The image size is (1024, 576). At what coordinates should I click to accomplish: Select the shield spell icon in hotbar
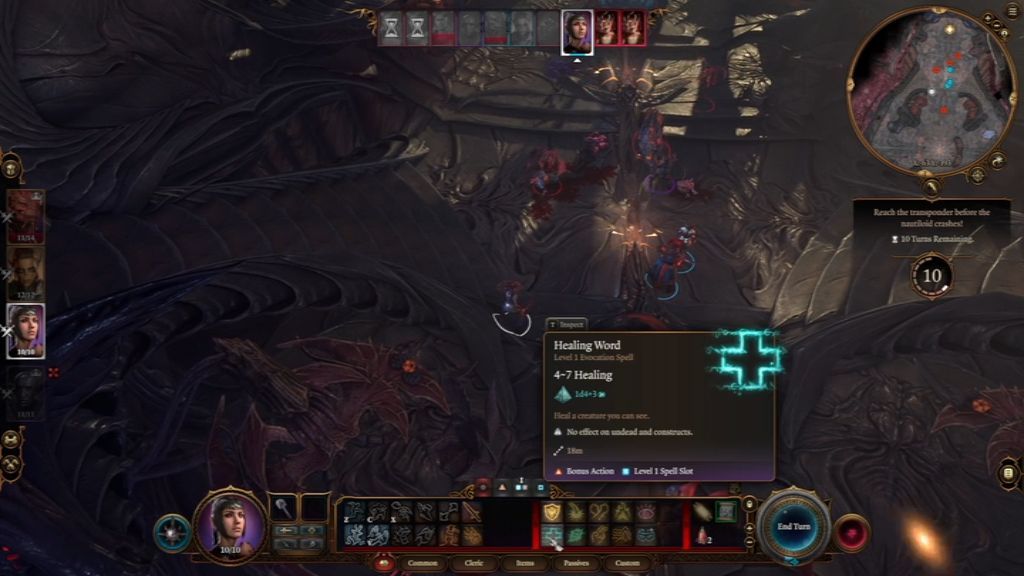tap(552, 512)
